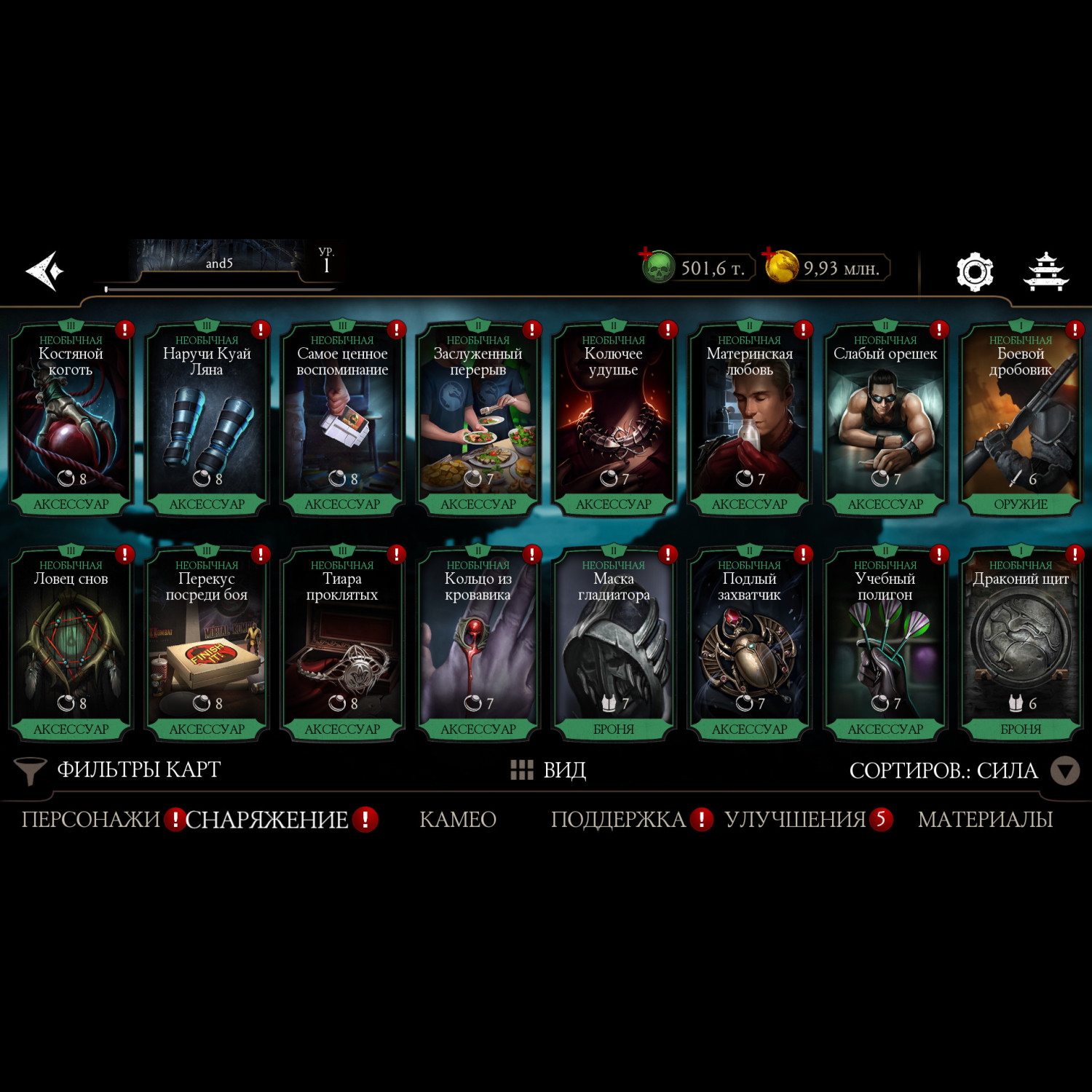Screen dimensions: 1092x1092
Task: Select the Костяной коготь card
Action: 71,420
